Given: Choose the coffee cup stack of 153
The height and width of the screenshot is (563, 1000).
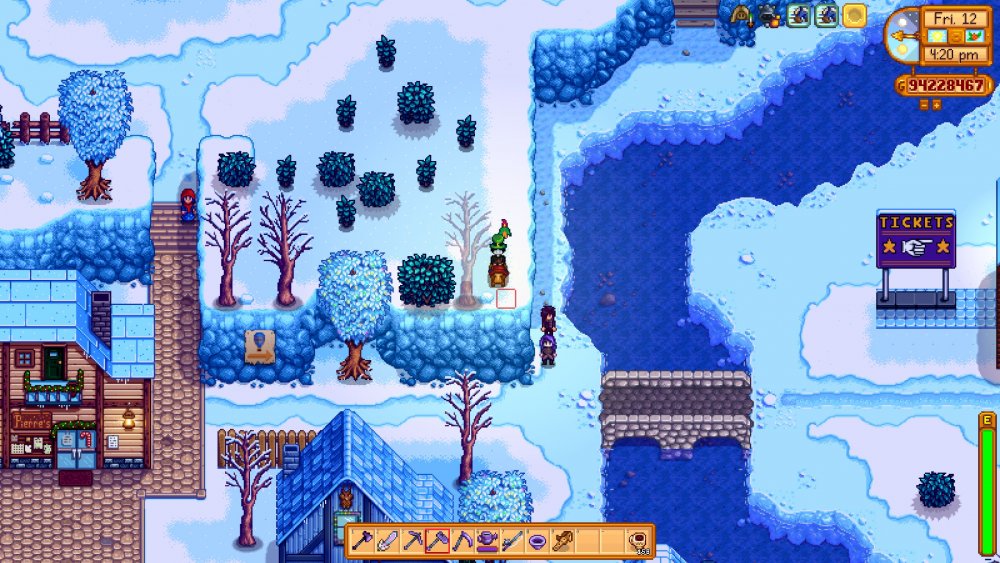Looking at the screenshot, I should tap(638, 541).
